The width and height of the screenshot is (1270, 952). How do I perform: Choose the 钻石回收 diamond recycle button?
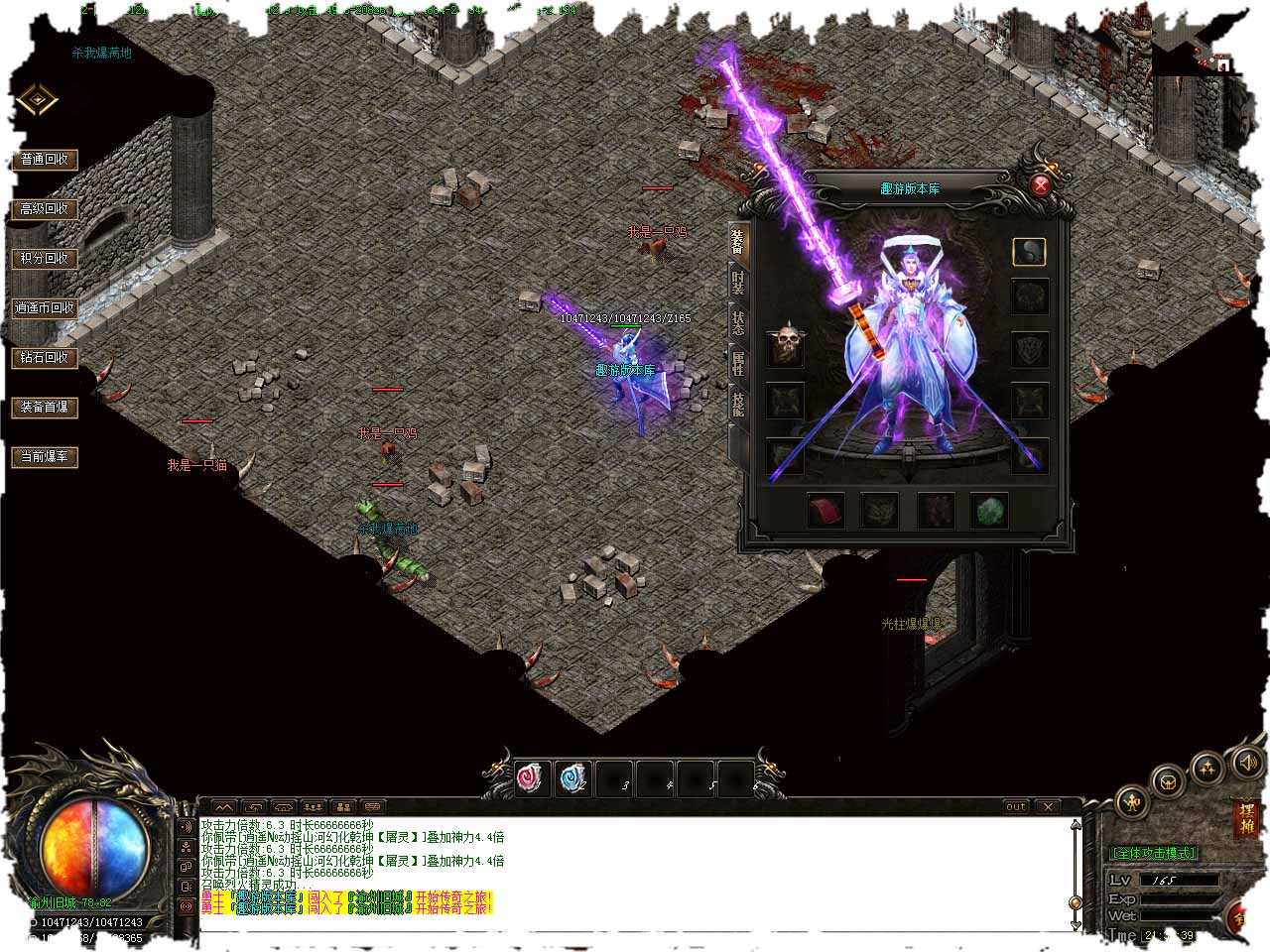coord(45,358)
